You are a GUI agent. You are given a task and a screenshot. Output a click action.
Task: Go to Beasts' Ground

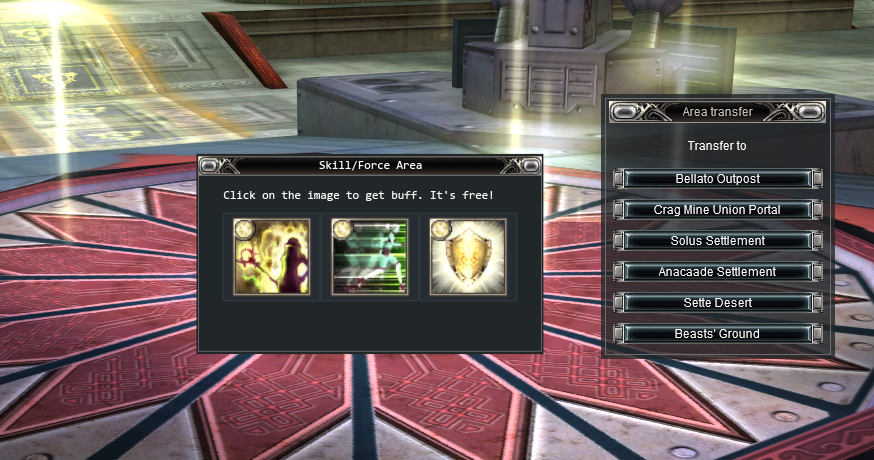click(718, 334)
